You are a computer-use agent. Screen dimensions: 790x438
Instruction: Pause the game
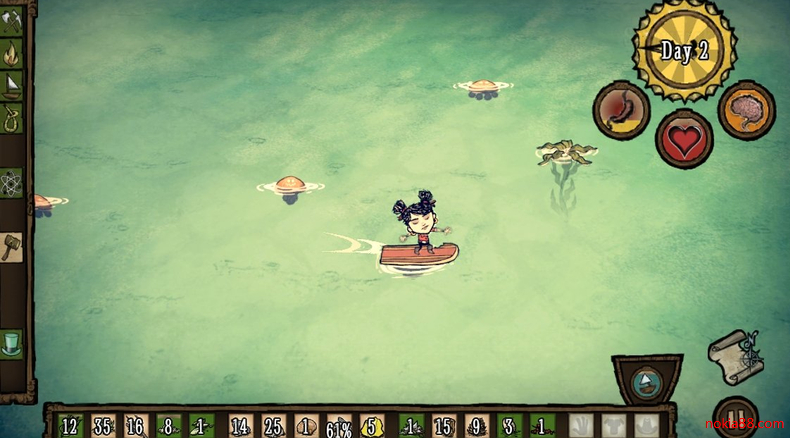coord(735,420)
